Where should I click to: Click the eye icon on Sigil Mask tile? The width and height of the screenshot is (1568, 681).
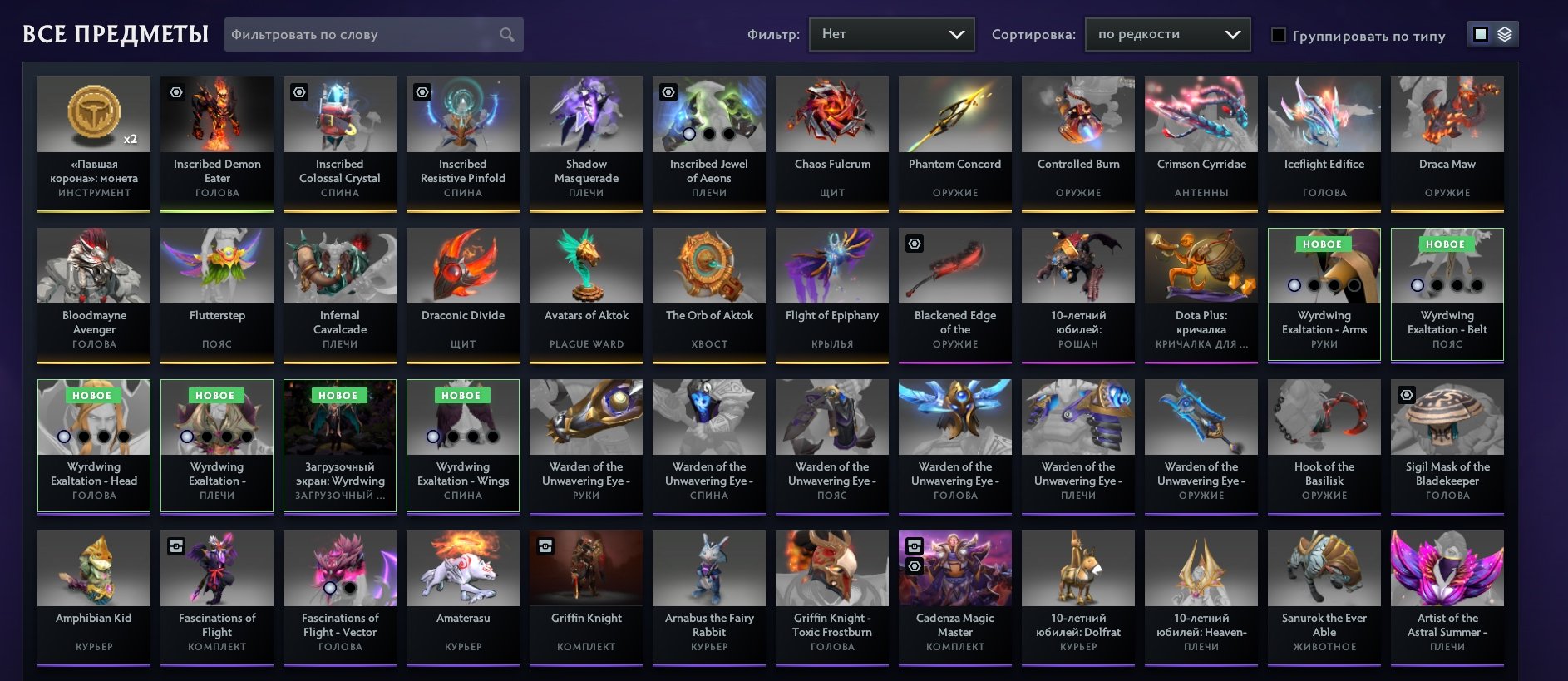click(x=1404, y=395)
